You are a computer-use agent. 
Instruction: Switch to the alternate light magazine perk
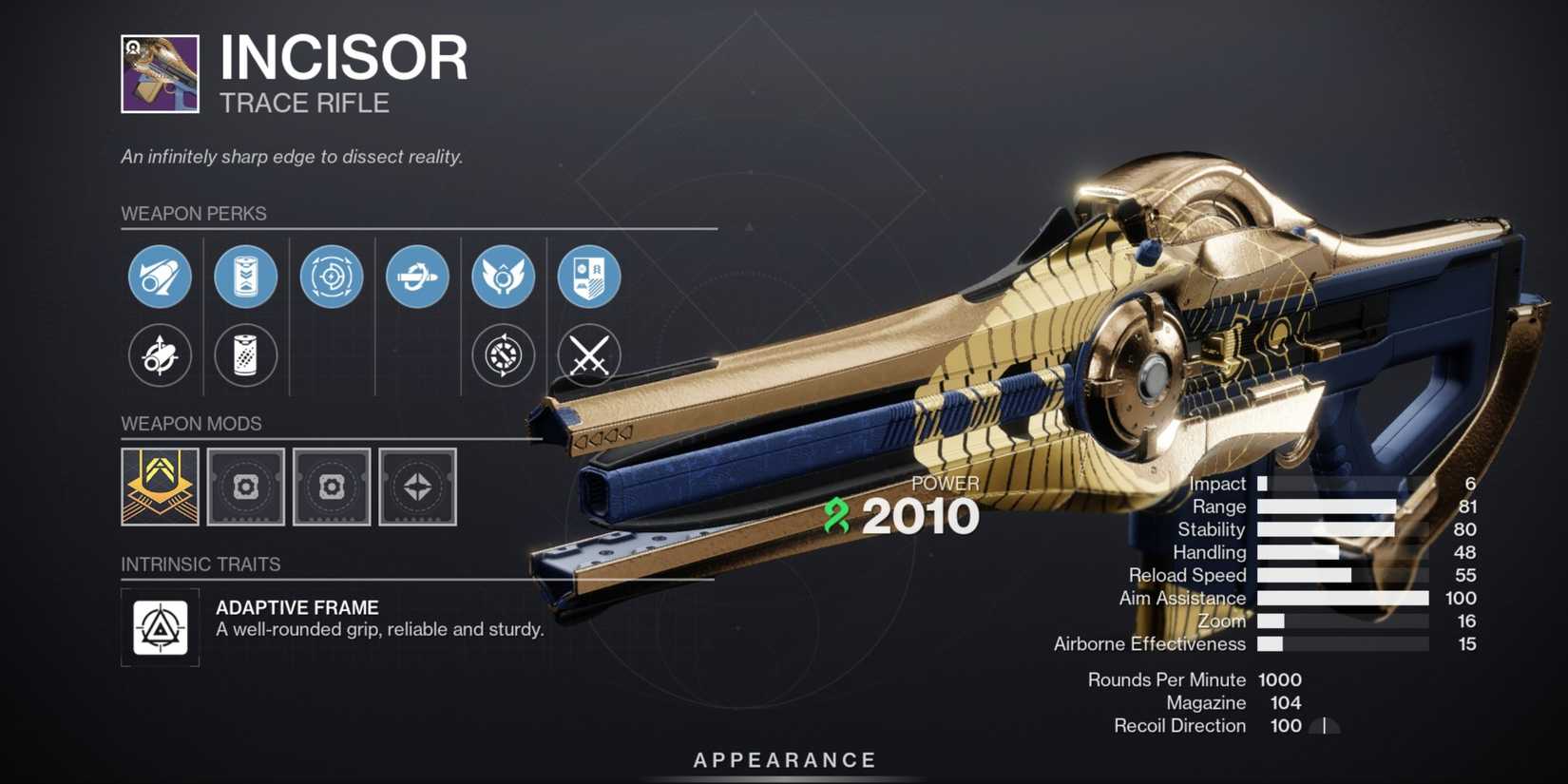coord(246,355)
